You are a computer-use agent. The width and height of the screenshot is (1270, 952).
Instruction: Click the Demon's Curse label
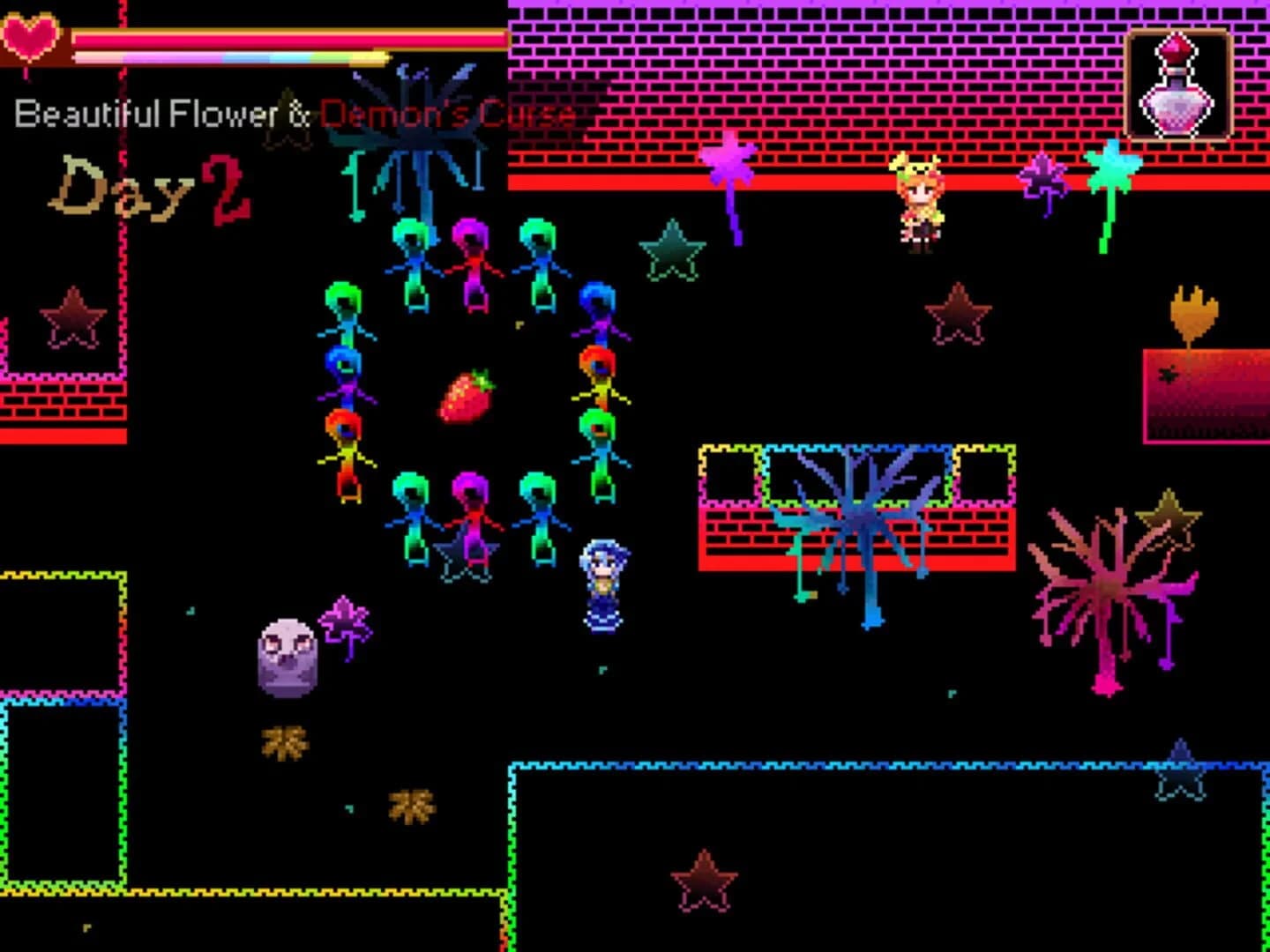(448, 115)
